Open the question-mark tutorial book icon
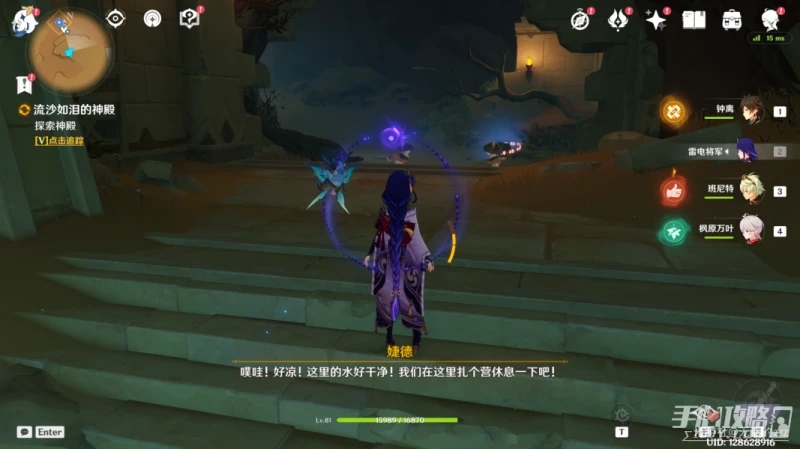800x449 pixels. pyautogui.click(x=189, y=18)
